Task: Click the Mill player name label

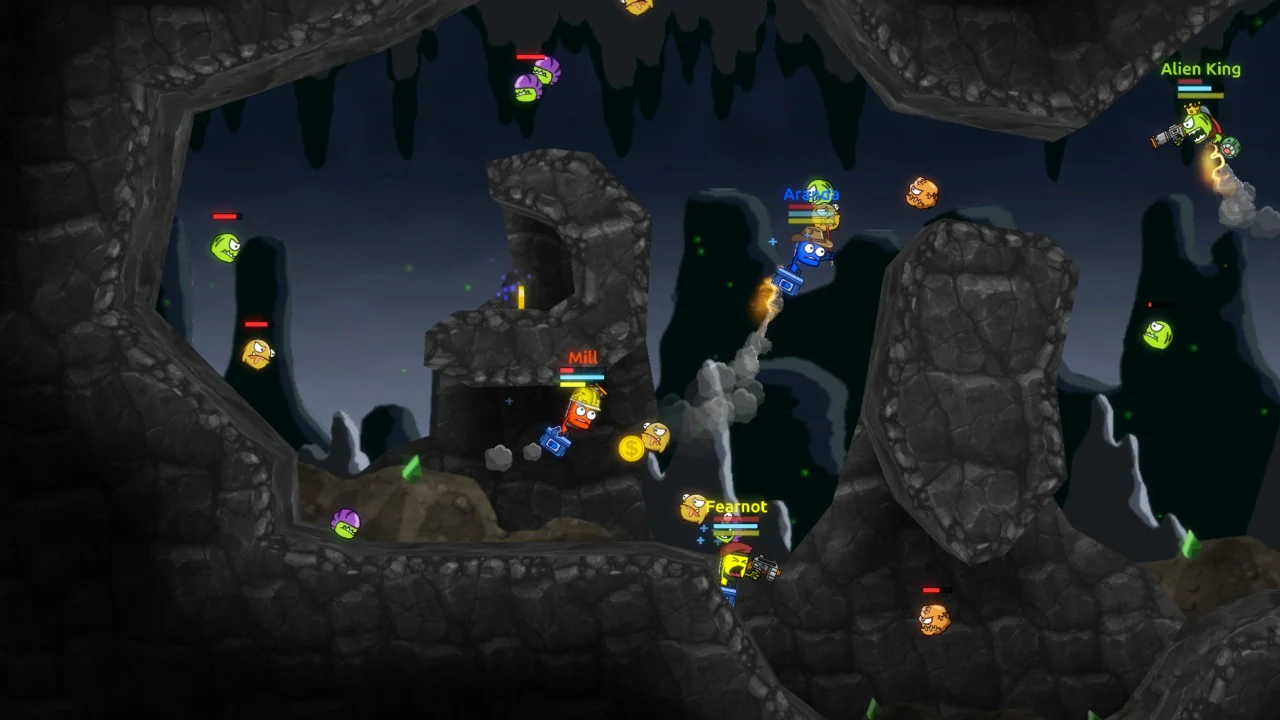Action: click(584, 357)
